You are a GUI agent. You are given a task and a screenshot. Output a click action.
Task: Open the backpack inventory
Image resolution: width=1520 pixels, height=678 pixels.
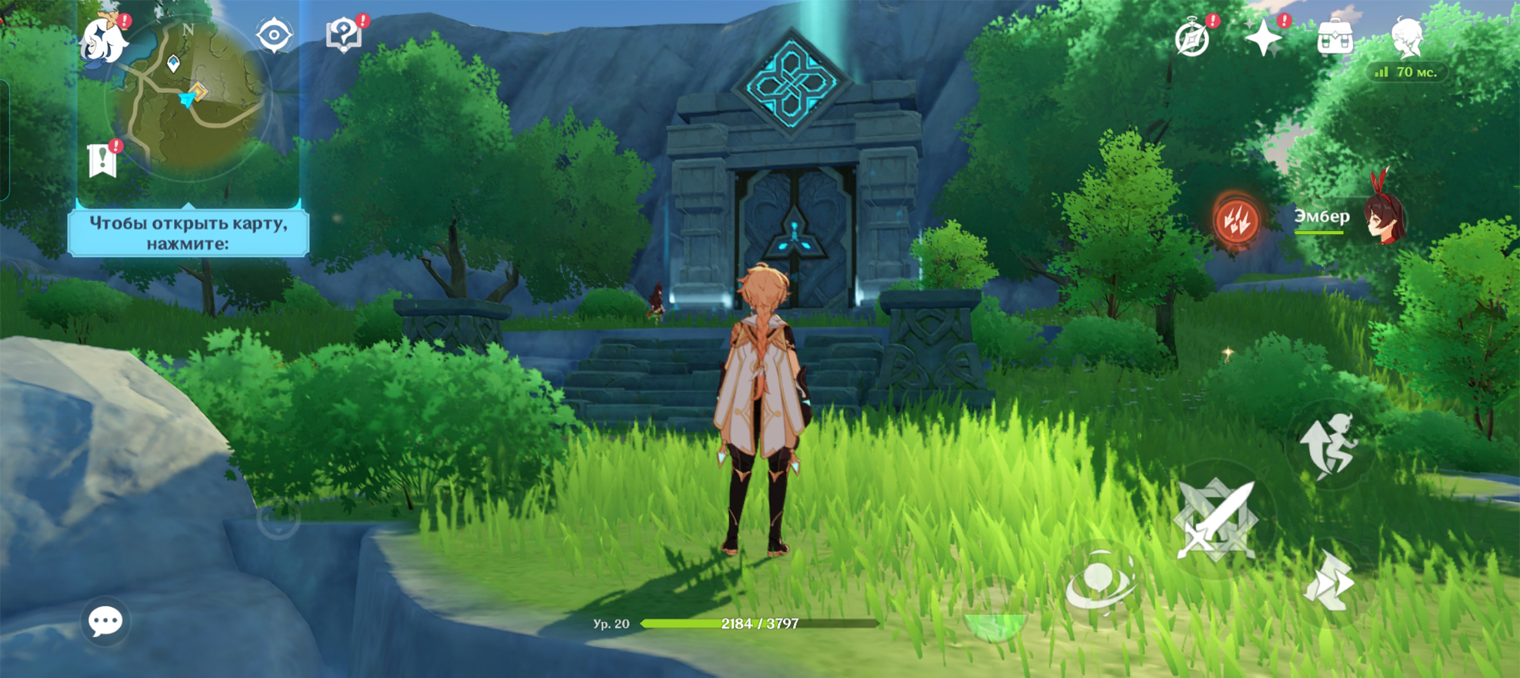tap(1335, 38)
